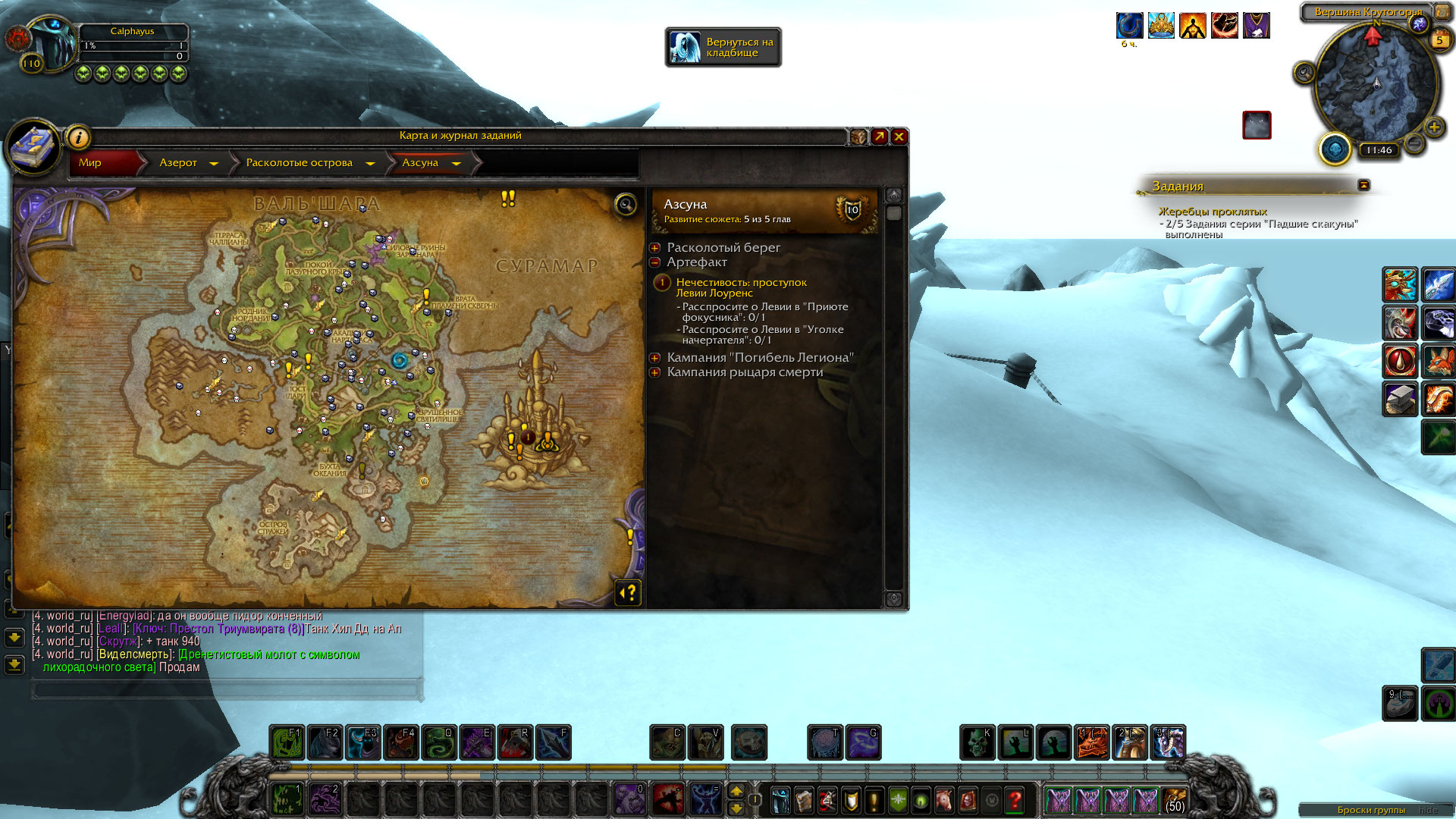This screenshot has width=1456, height=819.
Task: Open the map help question-mark button
Action: tap(629, 592)
